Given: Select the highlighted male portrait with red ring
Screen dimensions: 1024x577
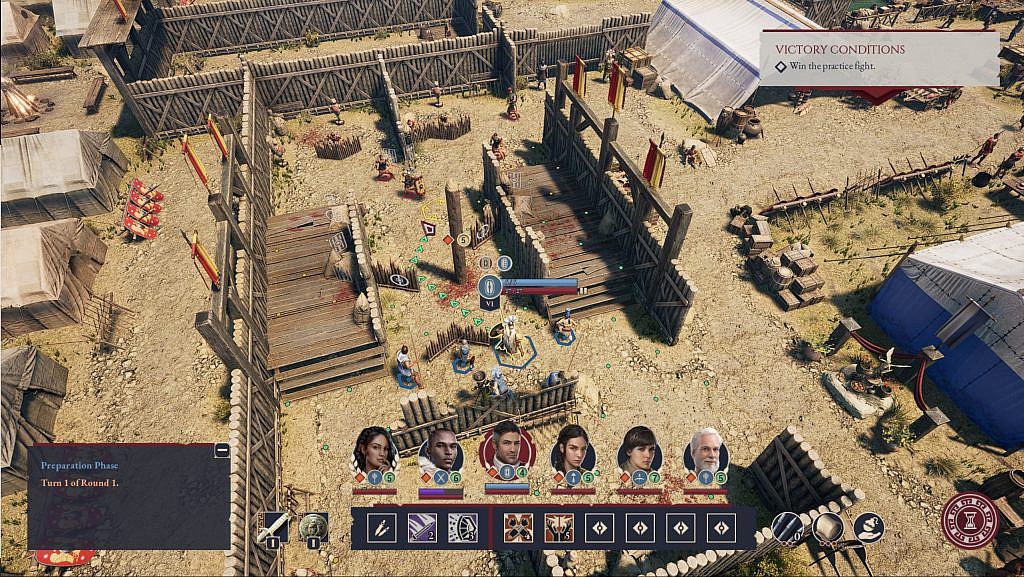Looking at the screenshot, I should 506,450.
